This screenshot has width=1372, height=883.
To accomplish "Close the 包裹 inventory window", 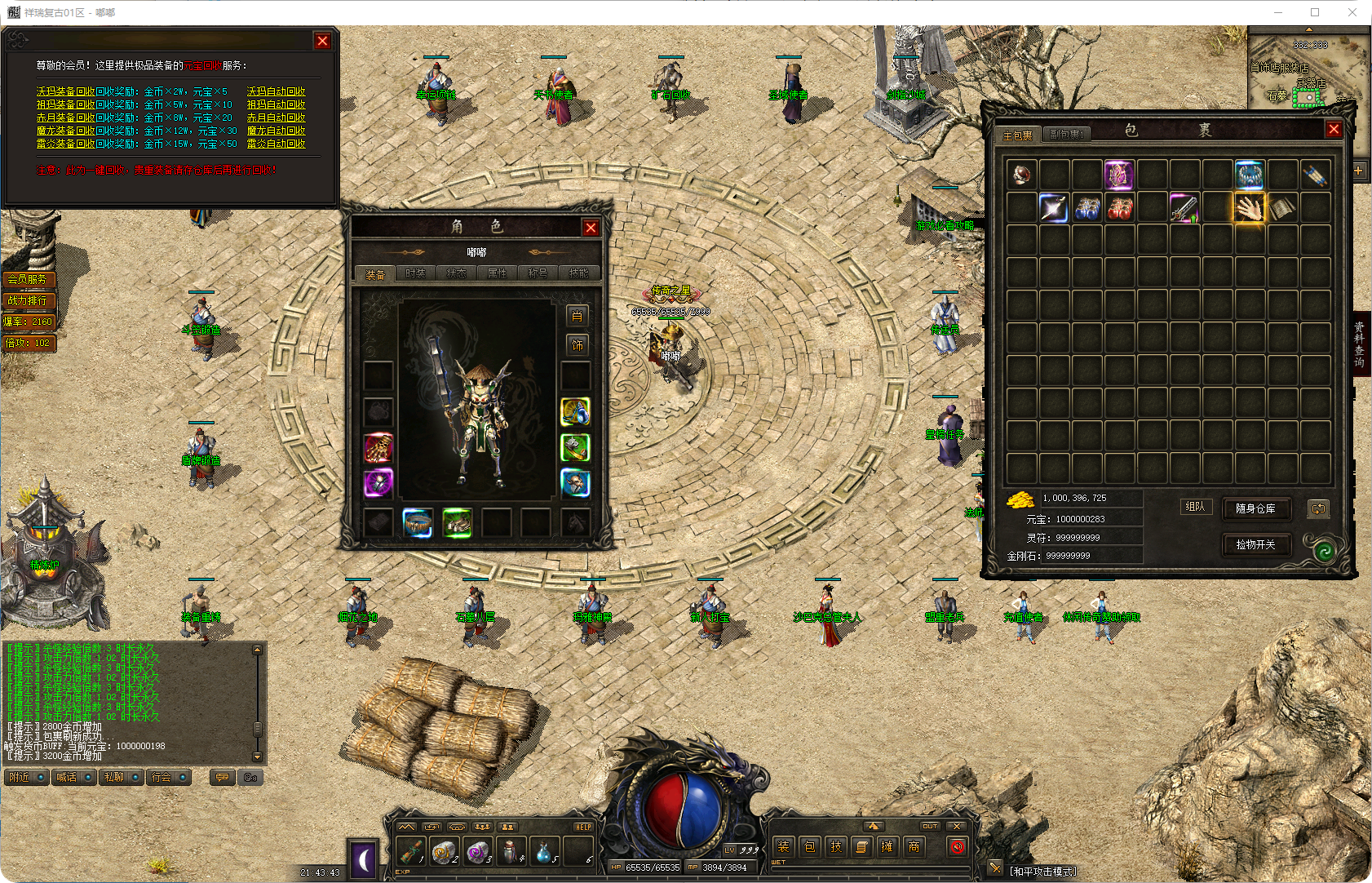I will [1334, 130].
